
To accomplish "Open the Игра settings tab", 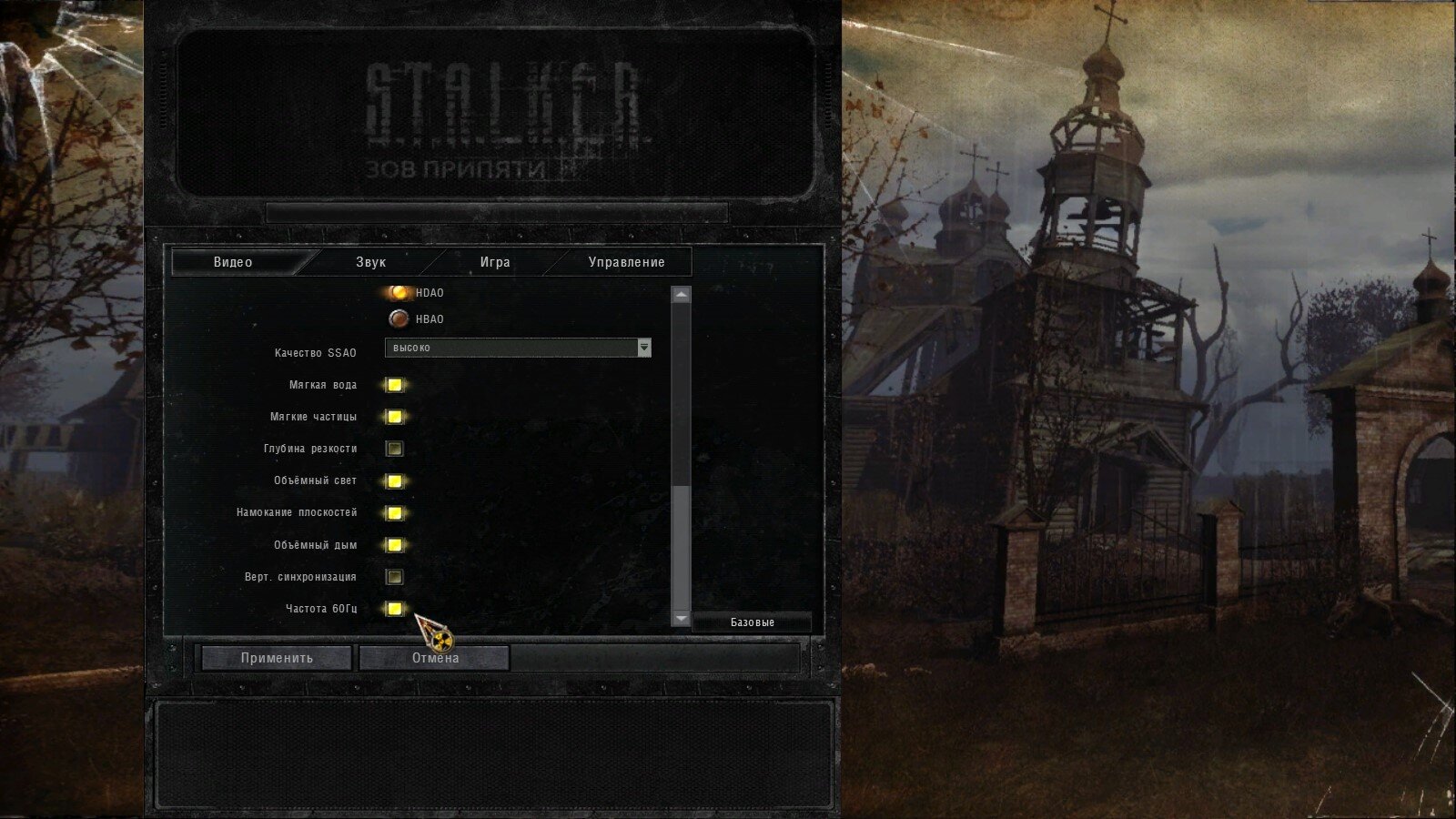I will pyautogui.click(x=495, y=262).
